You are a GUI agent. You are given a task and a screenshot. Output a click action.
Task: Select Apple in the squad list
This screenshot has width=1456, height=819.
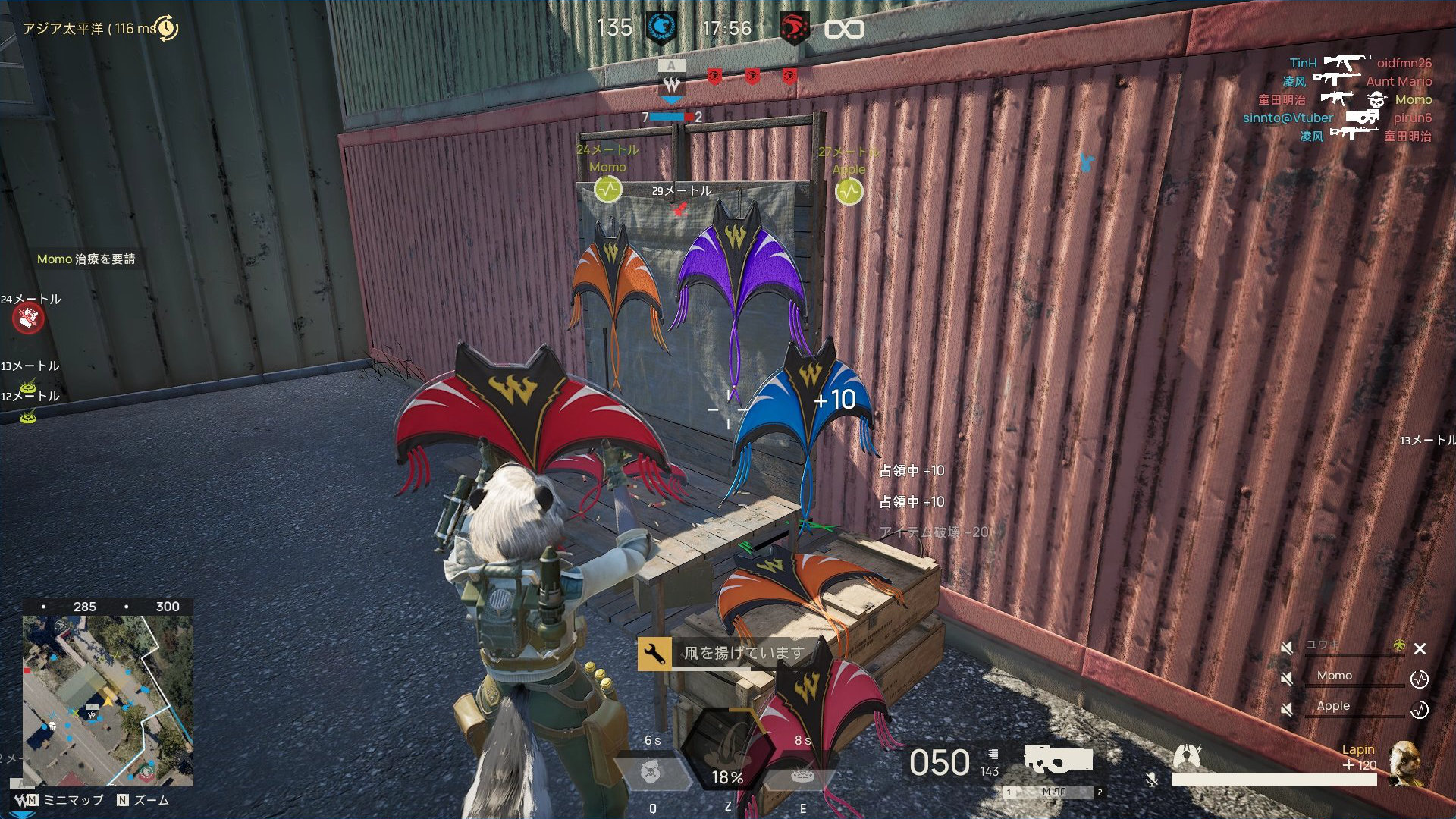tap(1333, 706)
